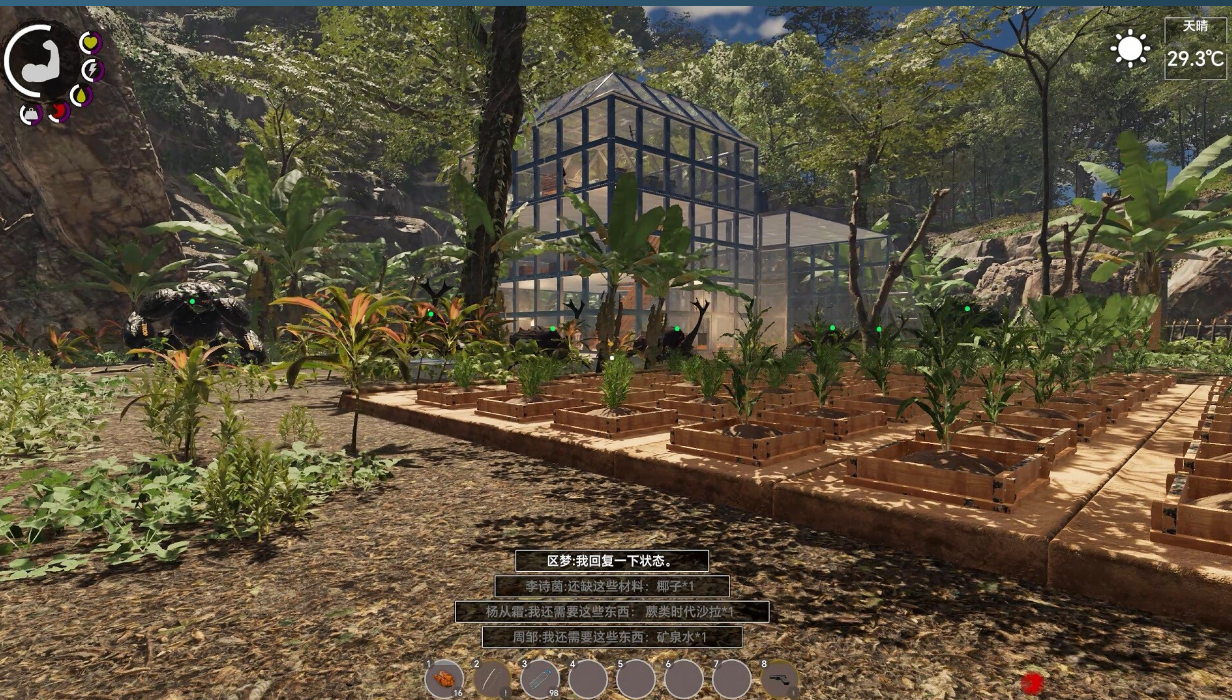Click the lightning bolt energy icon
Screen dimensions: 1232x700
click(92, 70)
